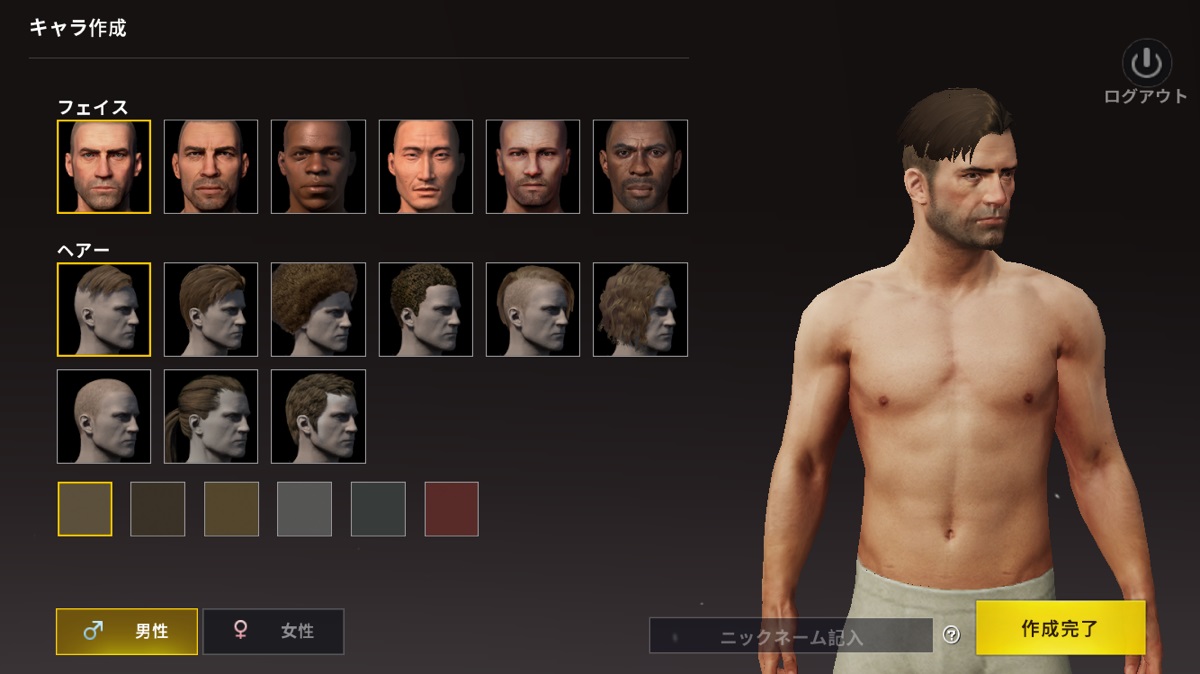Click the 作成完了 confirm button
This screenshot has width=1200, height=674.
pos(1060,628)
